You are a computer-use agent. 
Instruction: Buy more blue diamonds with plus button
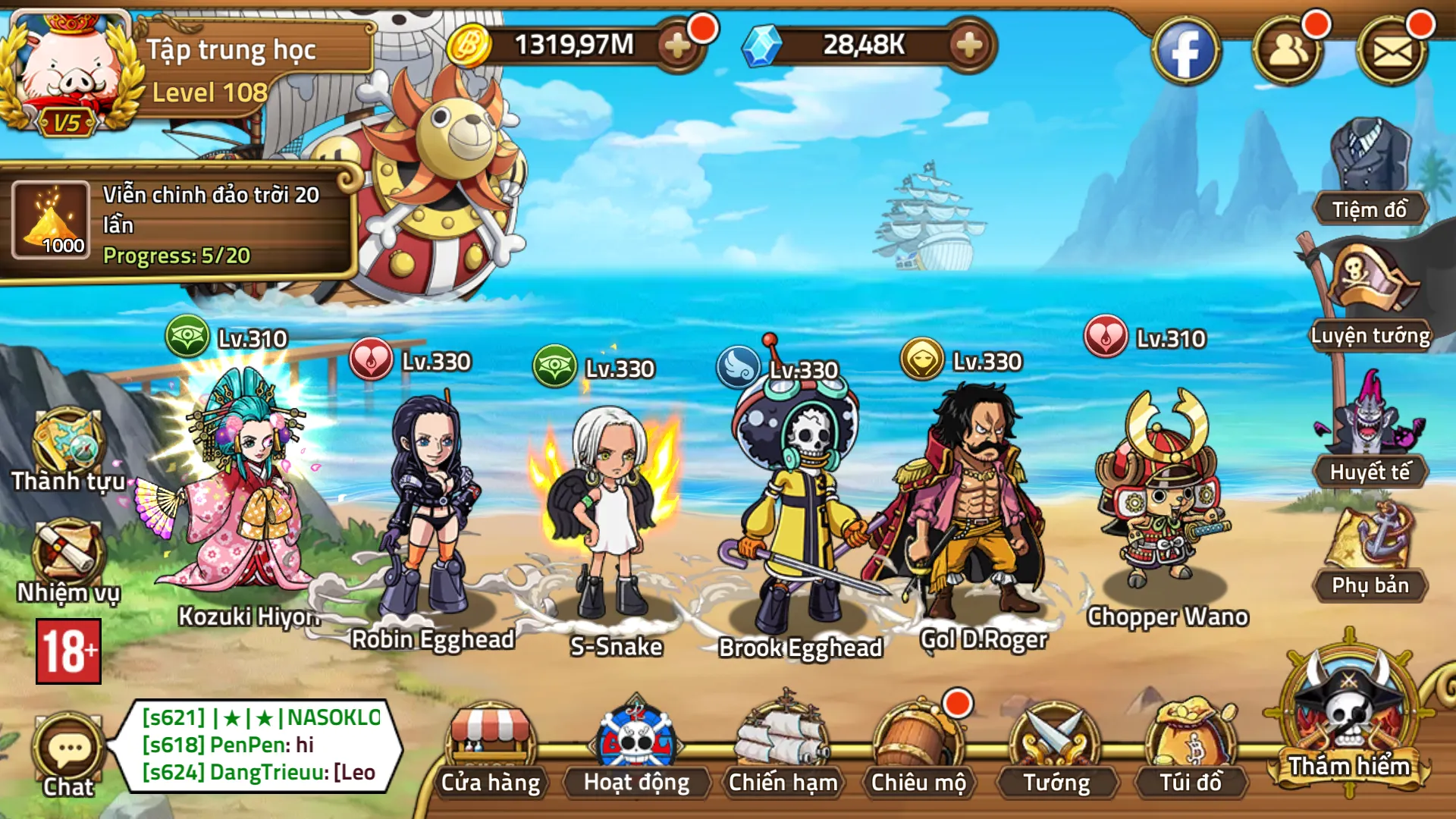pyautogui.click(x=968, y=46)
